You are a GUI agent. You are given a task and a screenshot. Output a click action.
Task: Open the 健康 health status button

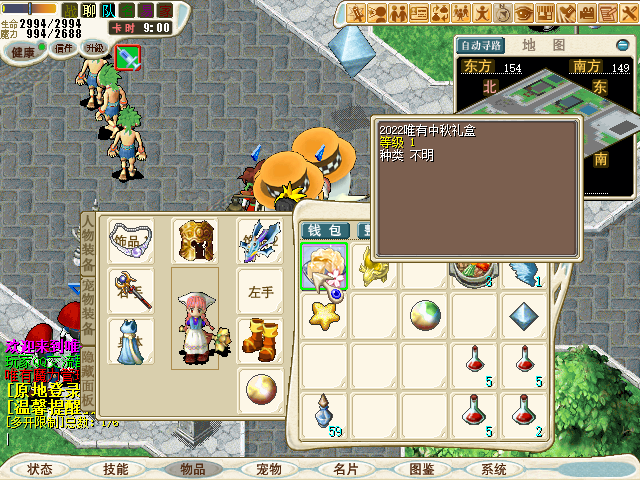pyautogui.click(x=22, y=52)
